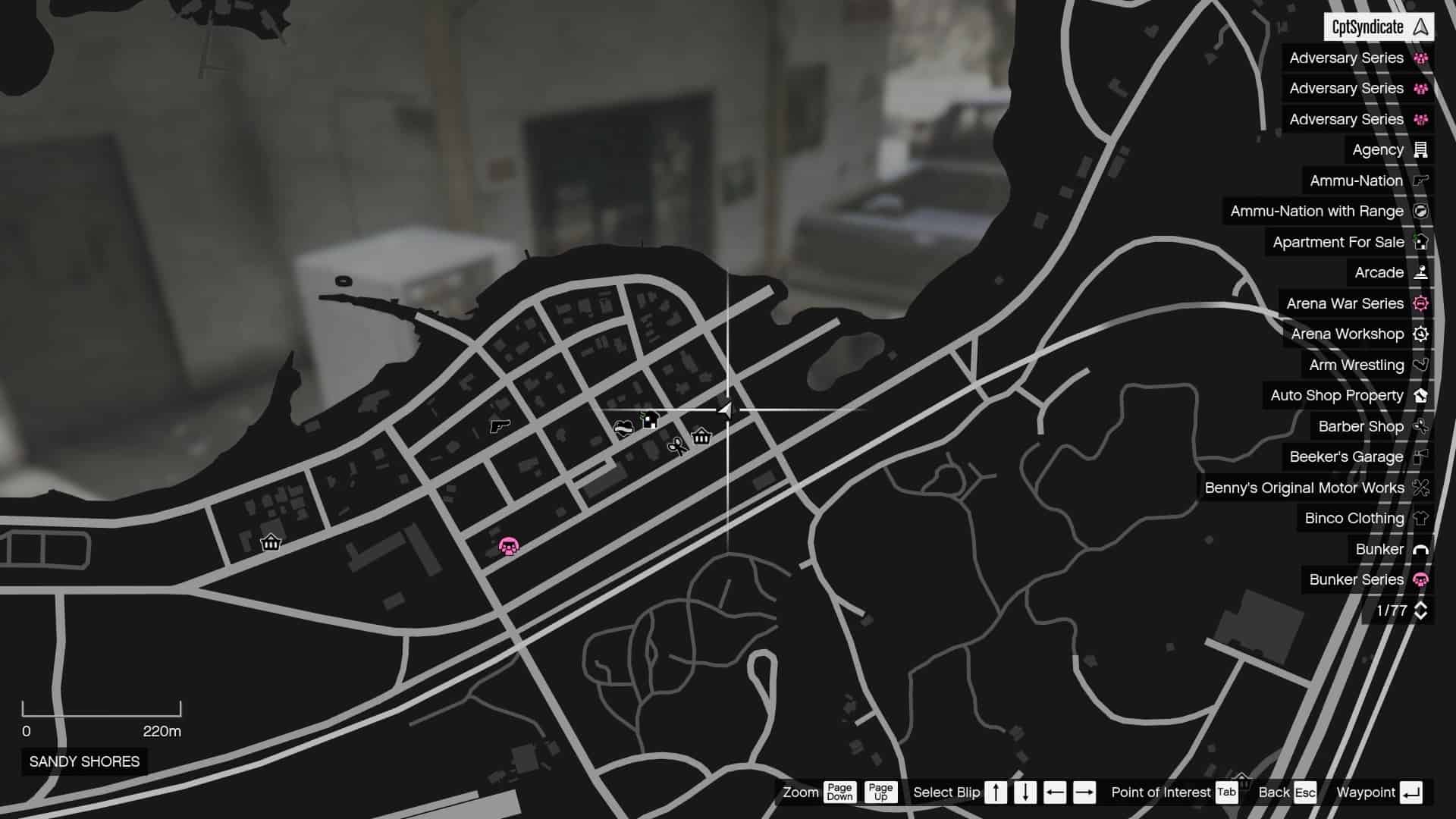Click the Agency building icon in the sidebar

coord(1421,149)
